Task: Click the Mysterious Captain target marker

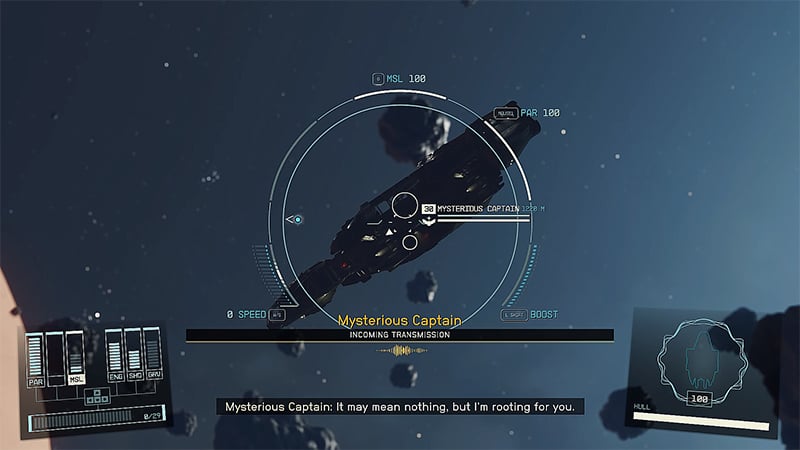Action: (x=429, y=208)
